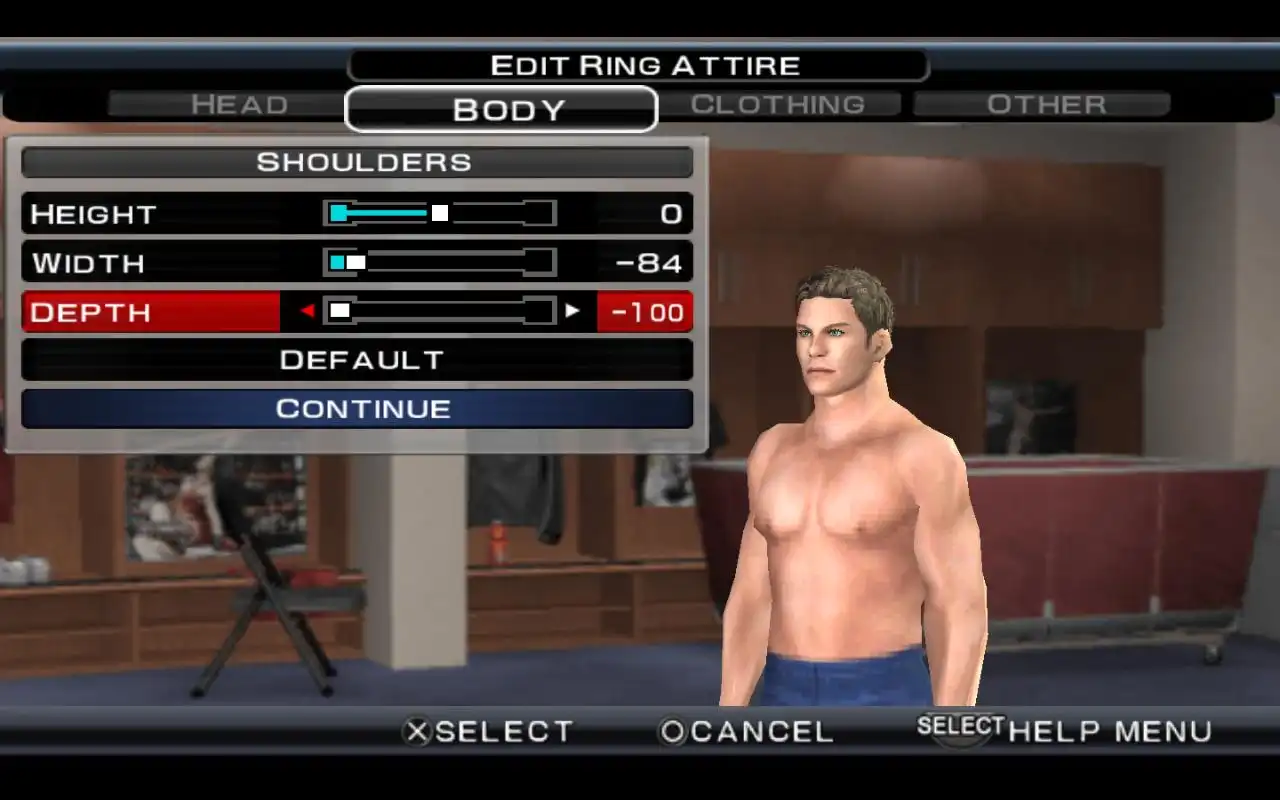Increase Depth with the right white arrow
Image resolution: width=1280 pixels, height=800 pixels.
(x=572, y=311)
